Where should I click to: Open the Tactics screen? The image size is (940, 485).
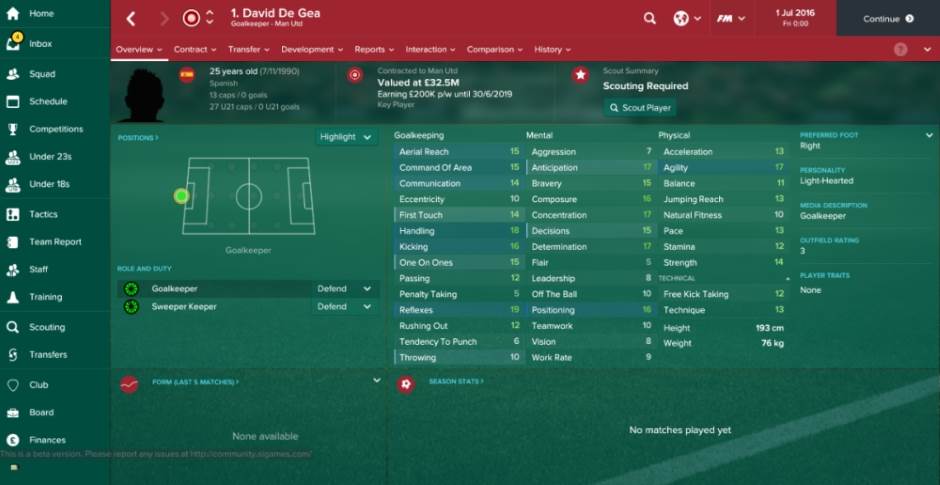pos(43,214)
